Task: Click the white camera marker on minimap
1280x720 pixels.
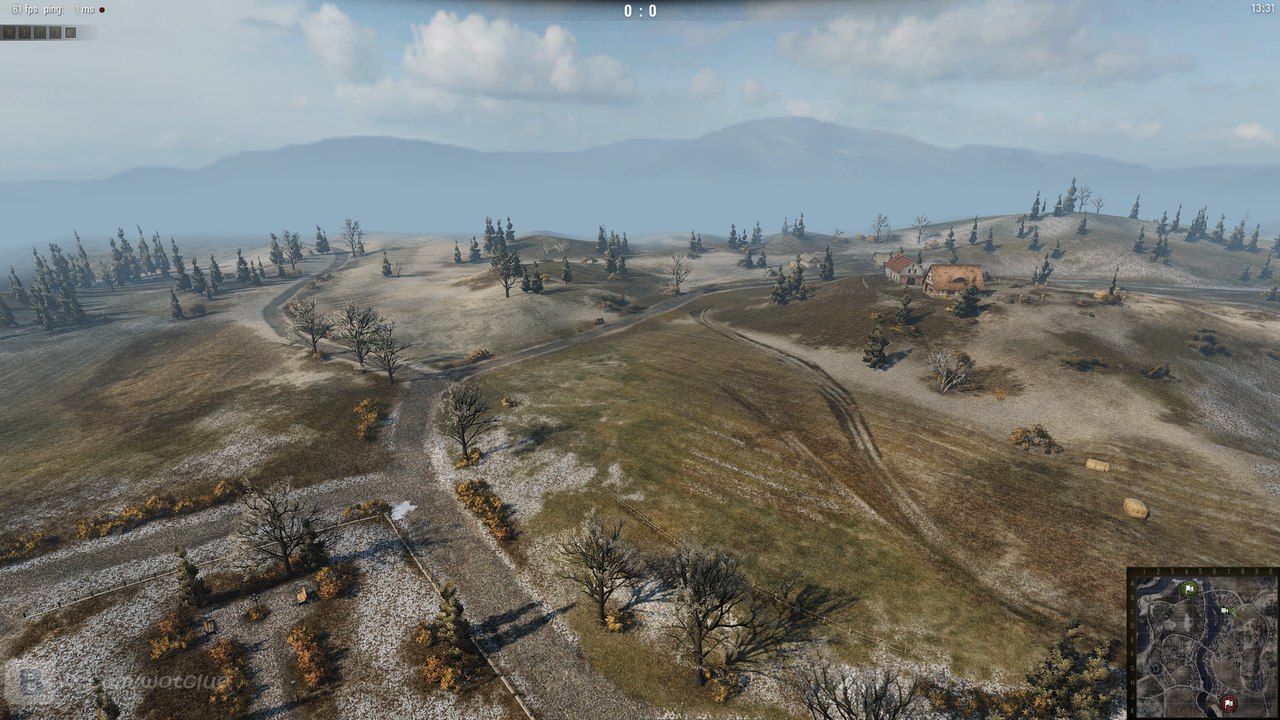Action: click(1224, 608)
